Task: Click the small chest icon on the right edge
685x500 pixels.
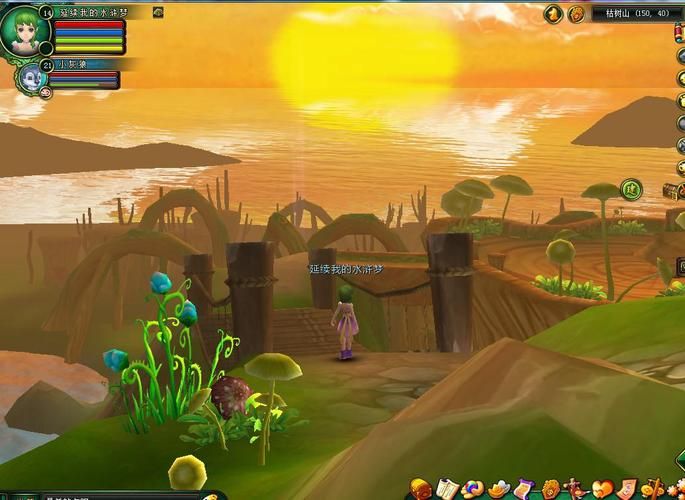Action: tap(671, 190)
